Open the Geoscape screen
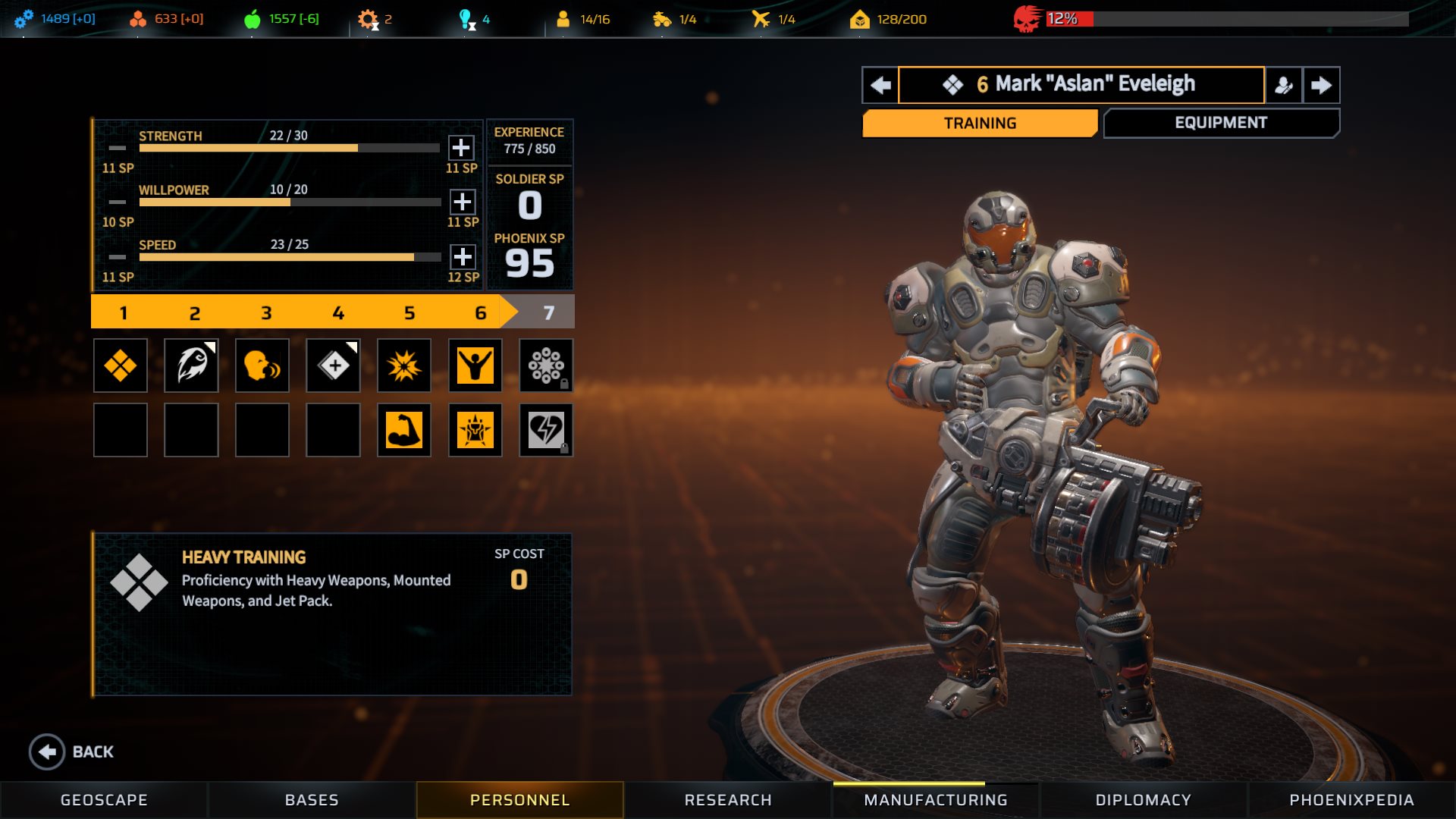Viewport: 1456px width, 819px height. [x=104, y=800]
